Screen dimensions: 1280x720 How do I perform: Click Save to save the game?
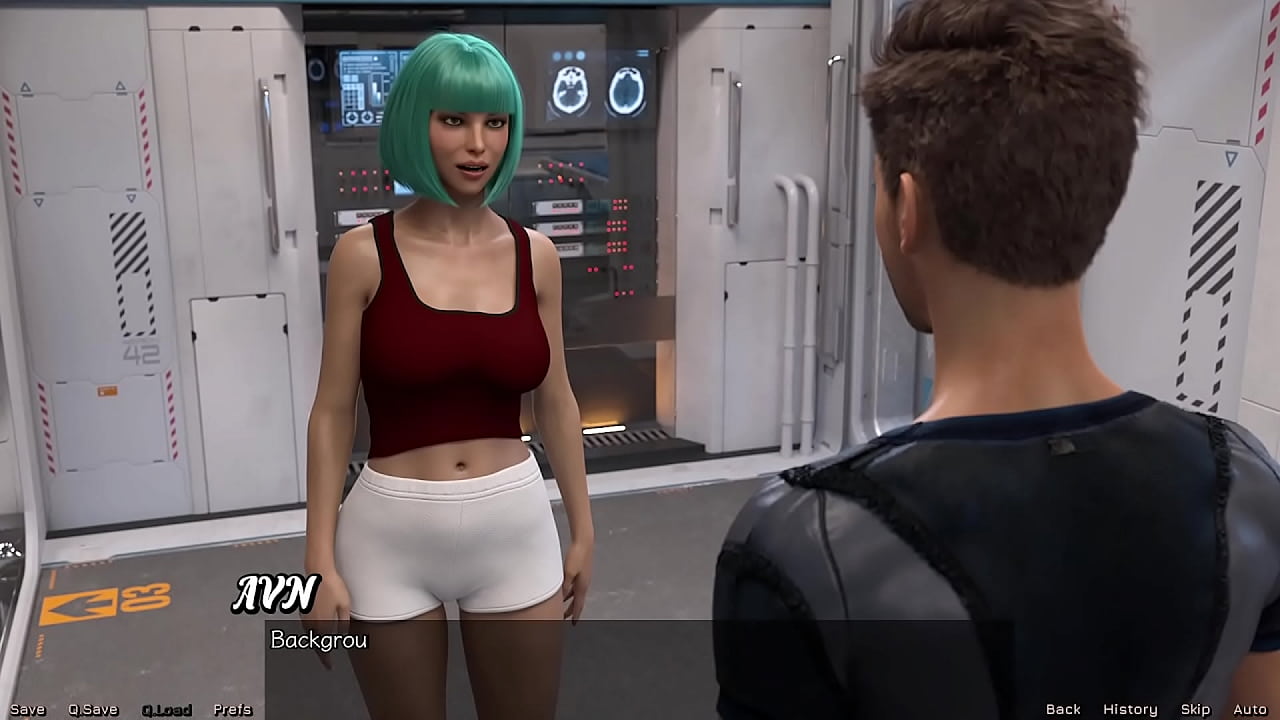[30, 709]
